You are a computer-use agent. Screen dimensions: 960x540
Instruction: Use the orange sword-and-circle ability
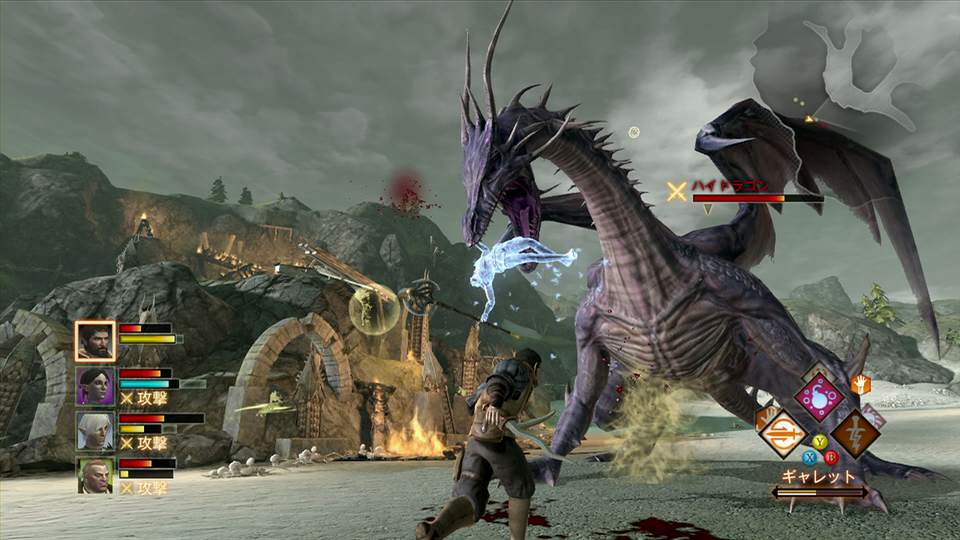coord(782,433)
